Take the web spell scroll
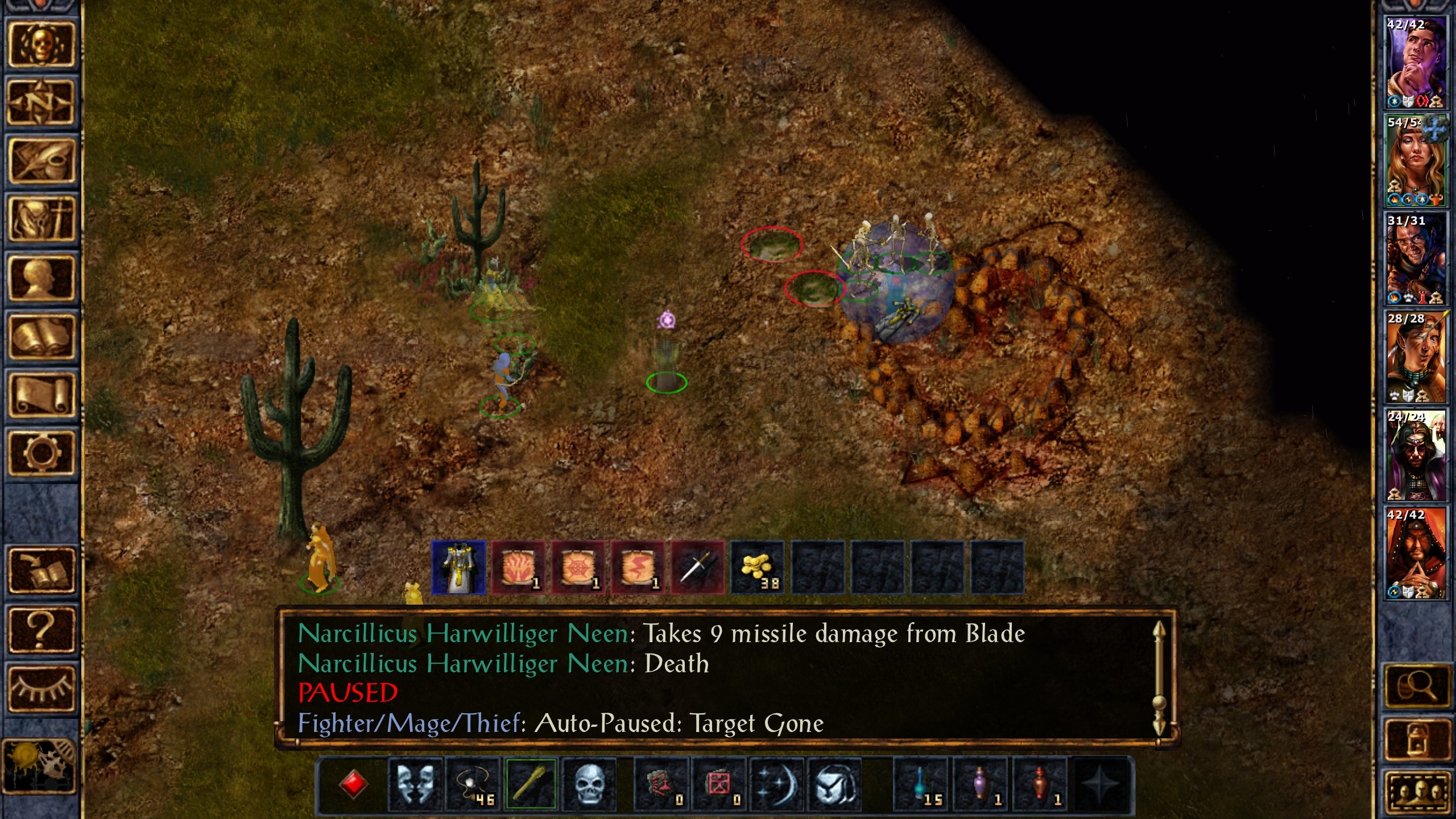This screenshot has height=819, width=1456. coord(578,568)
